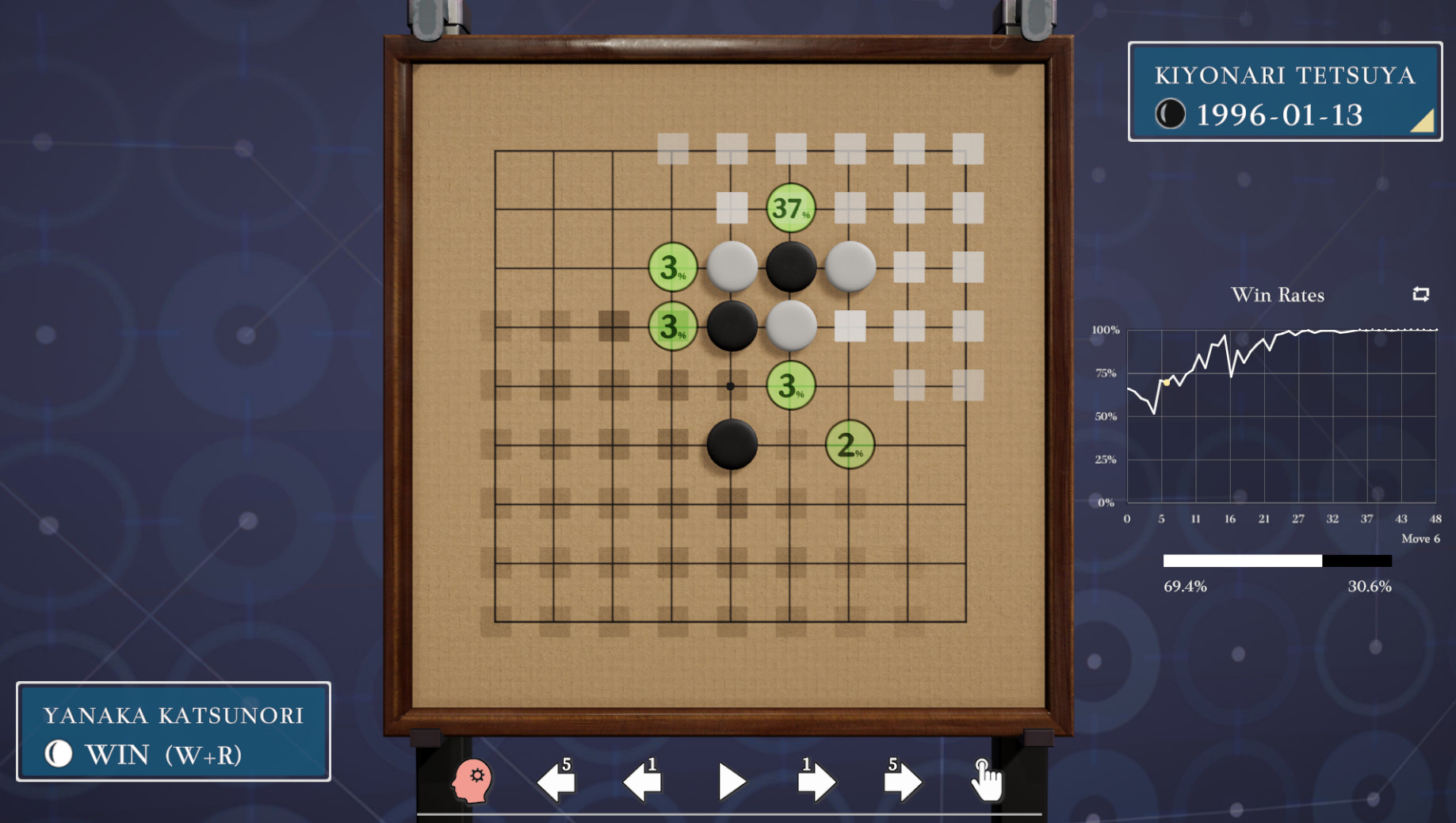Click the highlighted point on the win rate graph
The image size is (1456, 823).
point(1167,381)
